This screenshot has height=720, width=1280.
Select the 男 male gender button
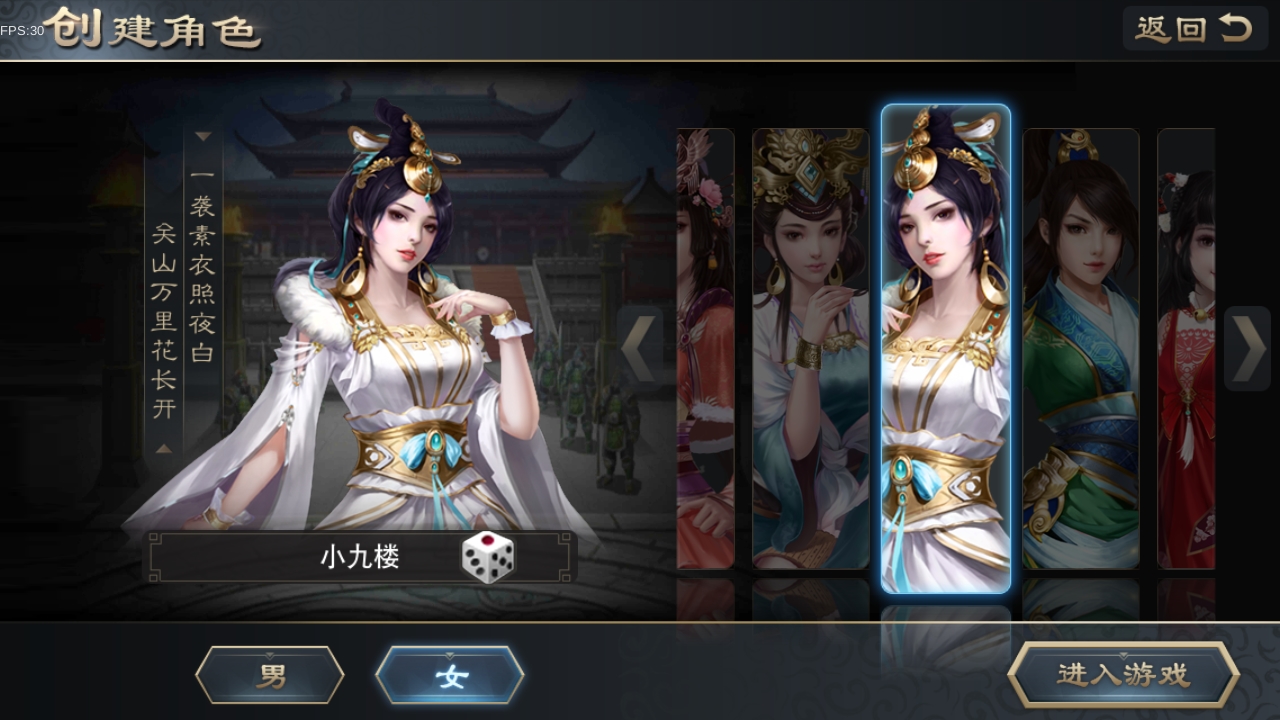tap(270, 675)
